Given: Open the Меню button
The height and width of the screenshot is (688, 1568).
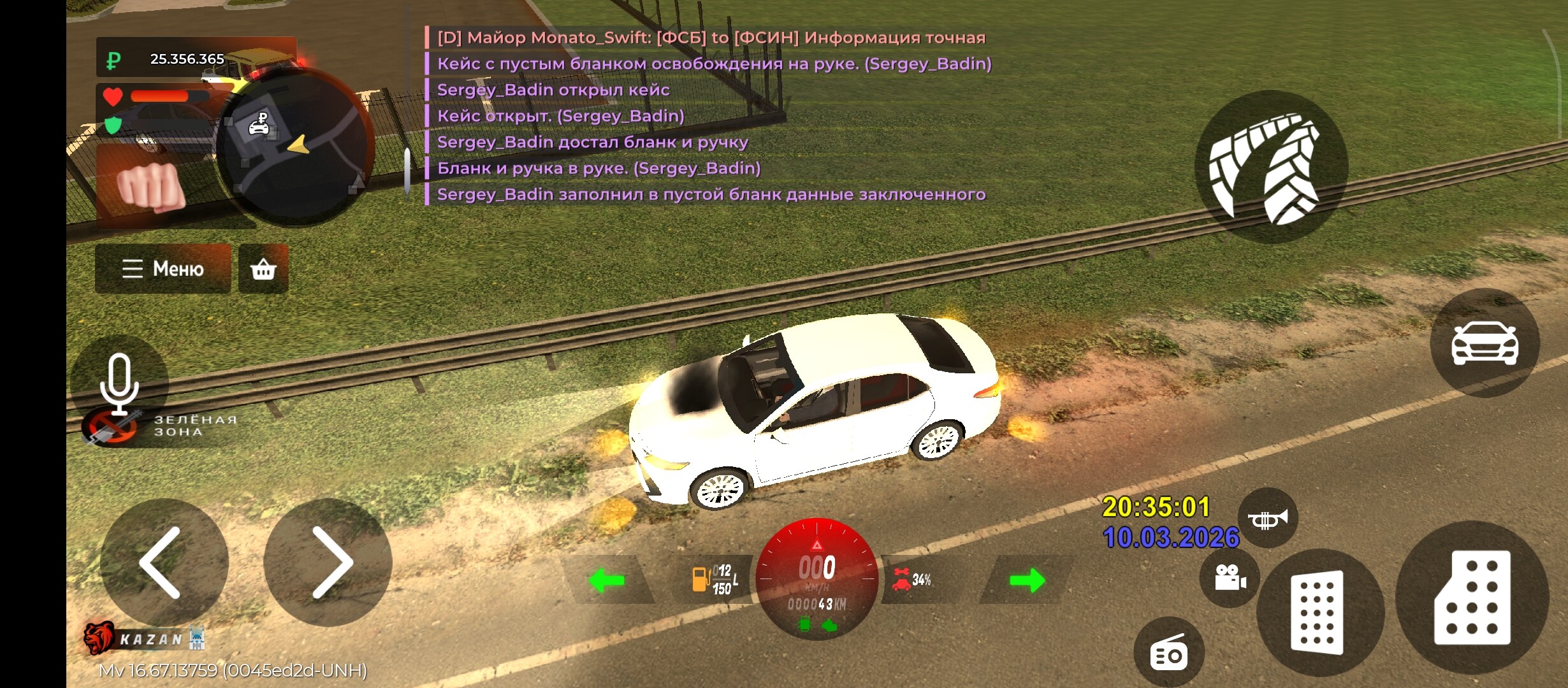Looking at the screenshot, I should coord(163,269).
